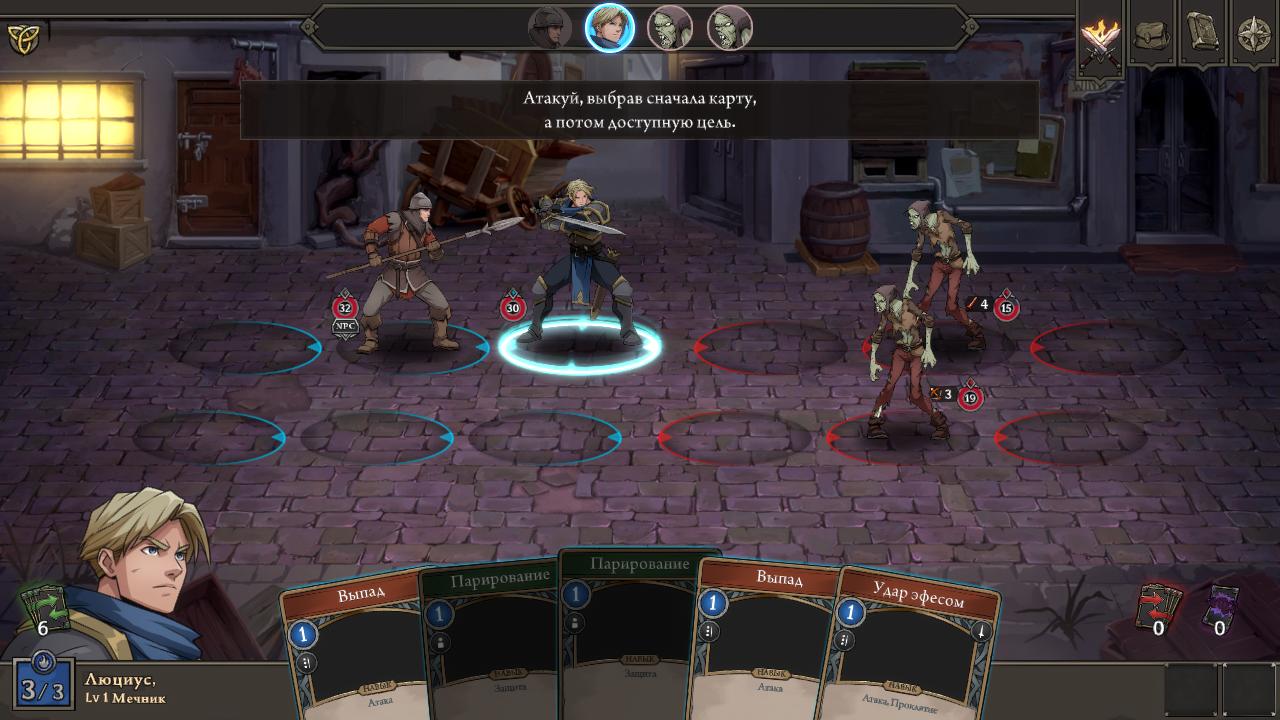
Task: Select the helmeted soldier turn-order portrait
Action: pyautogui.click(x=549, y=28)
